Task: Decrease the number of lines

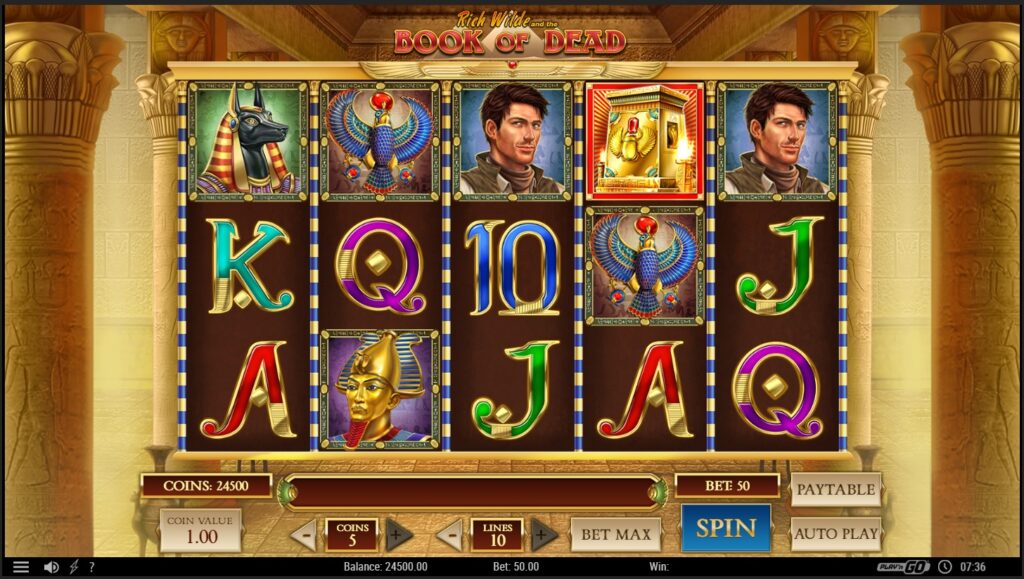Action: coord(449,534)
